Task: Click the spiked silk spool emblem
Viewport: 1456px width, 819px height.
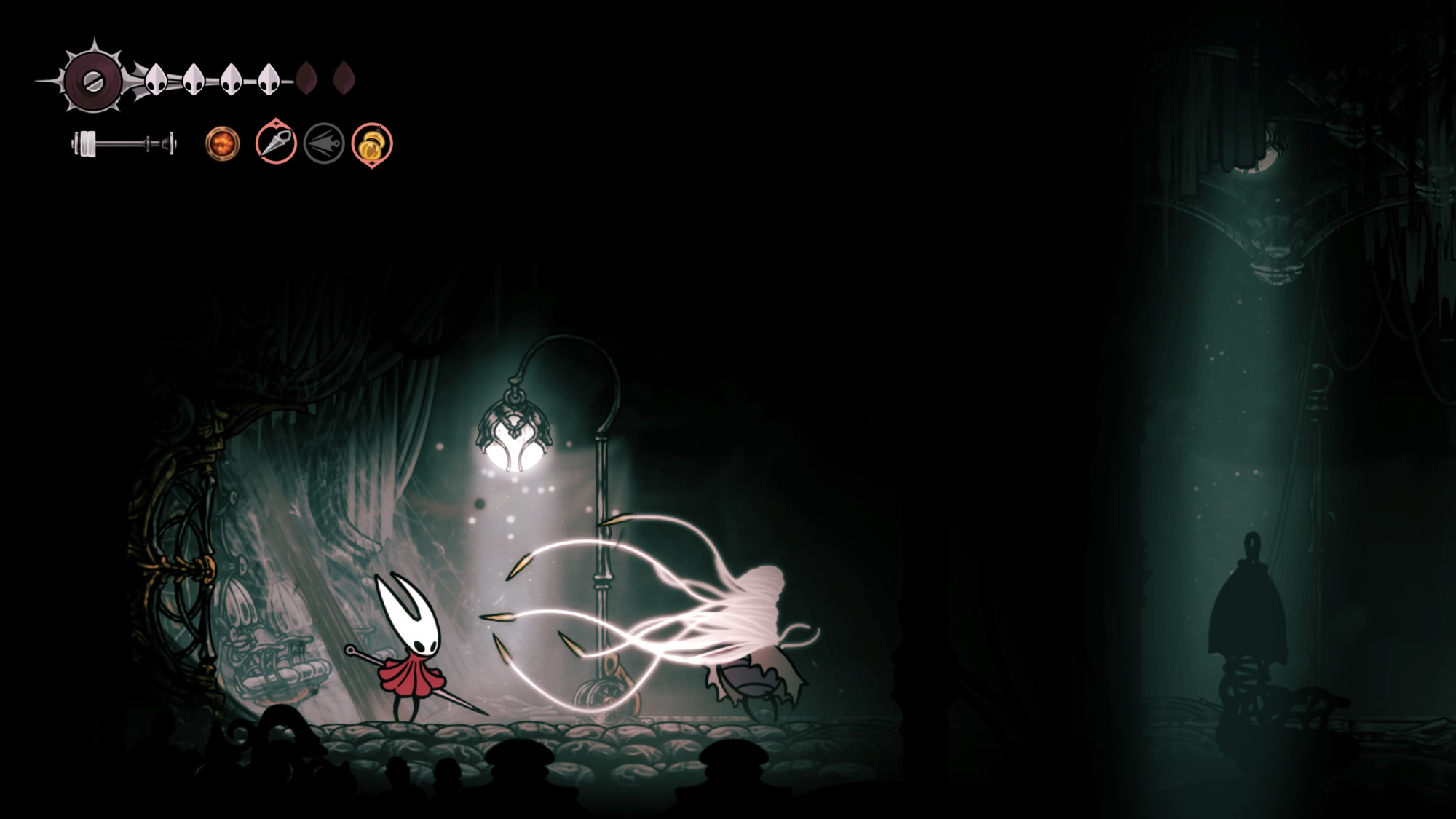Action: [93, 80]
